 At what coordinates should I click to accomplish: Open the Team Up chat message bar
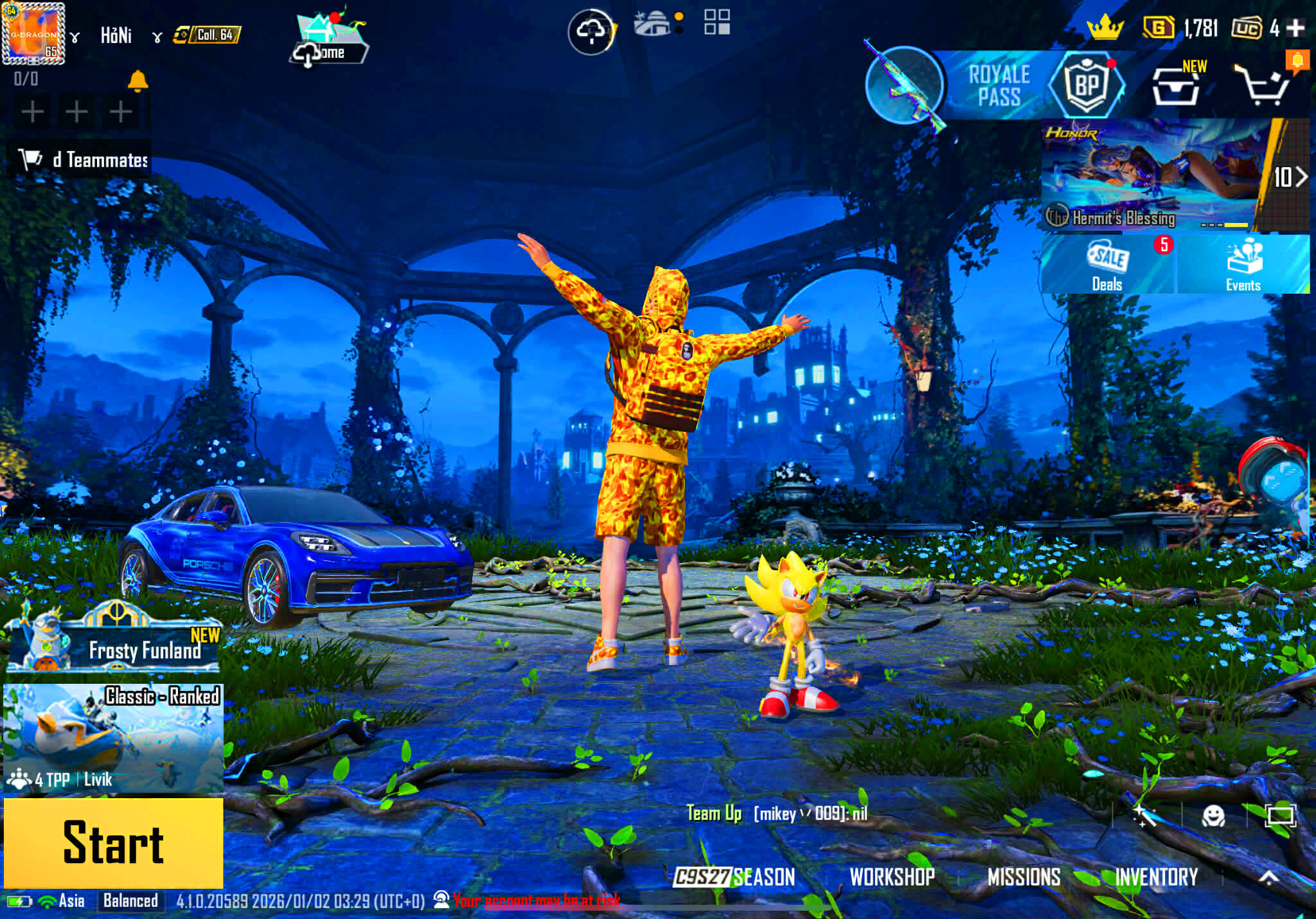tap(777, 814)
